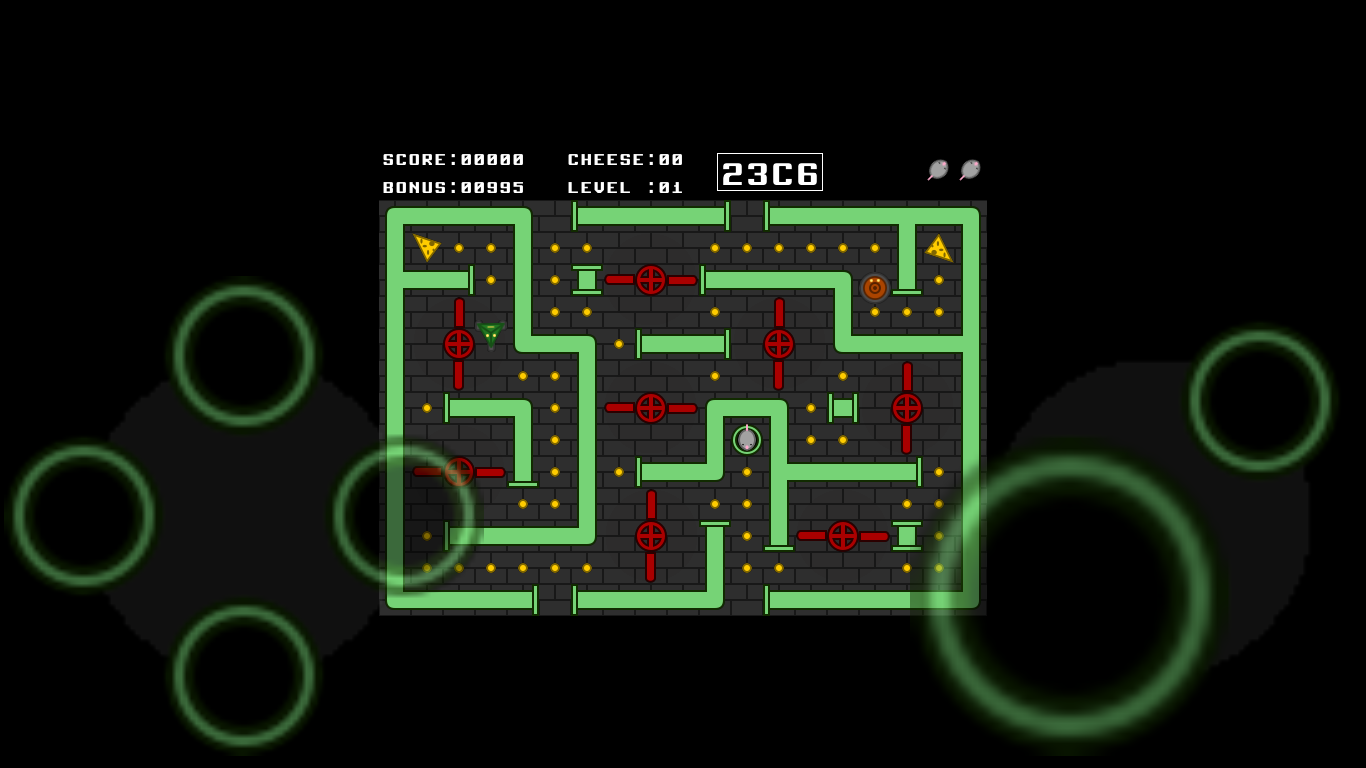This screenshot has height=768, width=1366.
Task: Click the cheese slice in the maze's top-left corner
Action: pyautogui.click(x=425, y=245)
